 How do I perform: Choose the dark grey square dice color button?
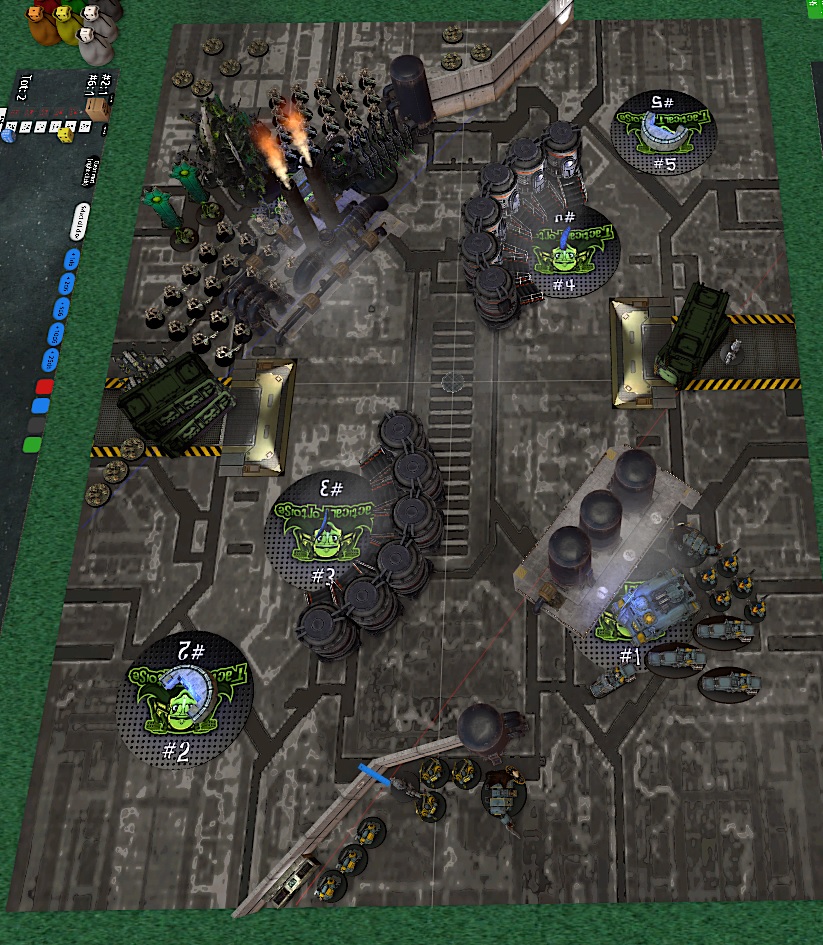tap(38, 424)
